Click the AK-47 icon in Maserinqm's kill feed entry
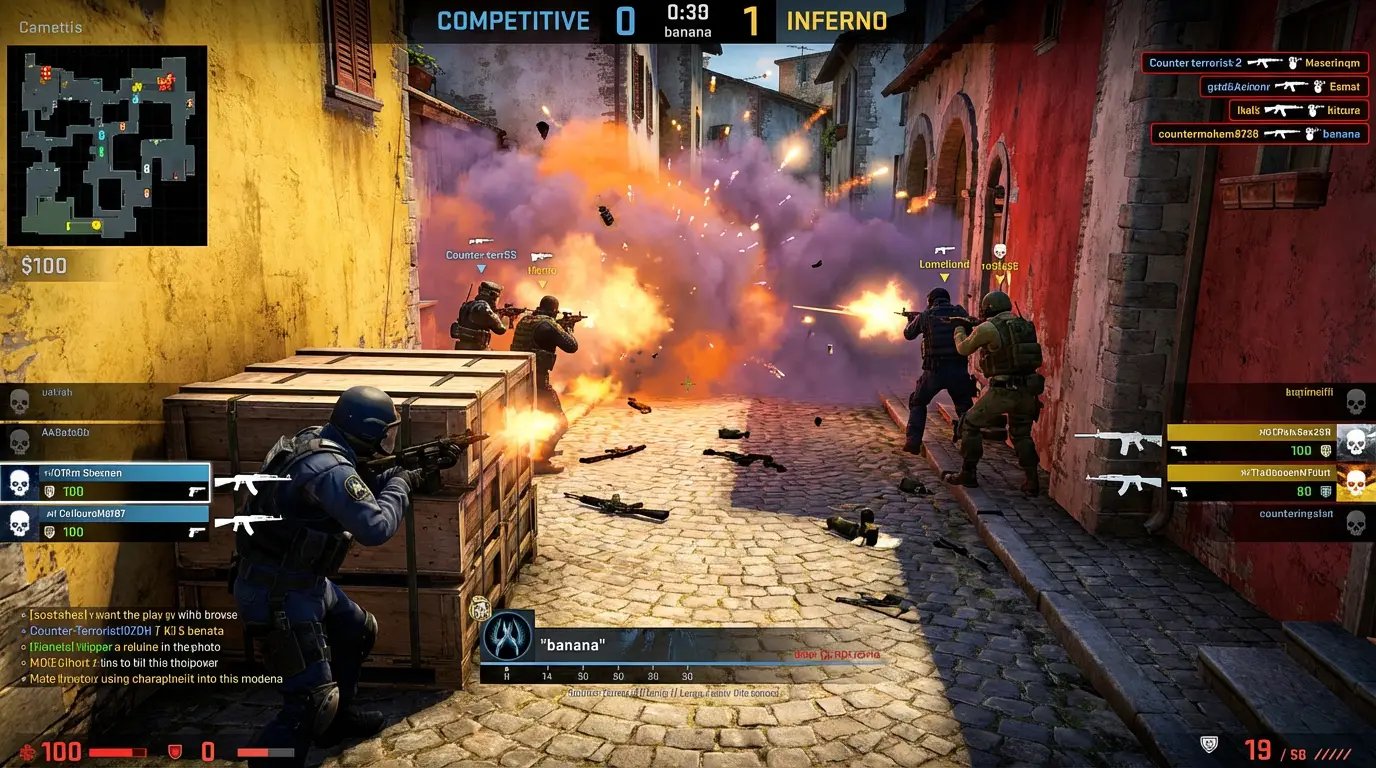The height and width of the screenshot is (768, 1376). click(1265, 63)
